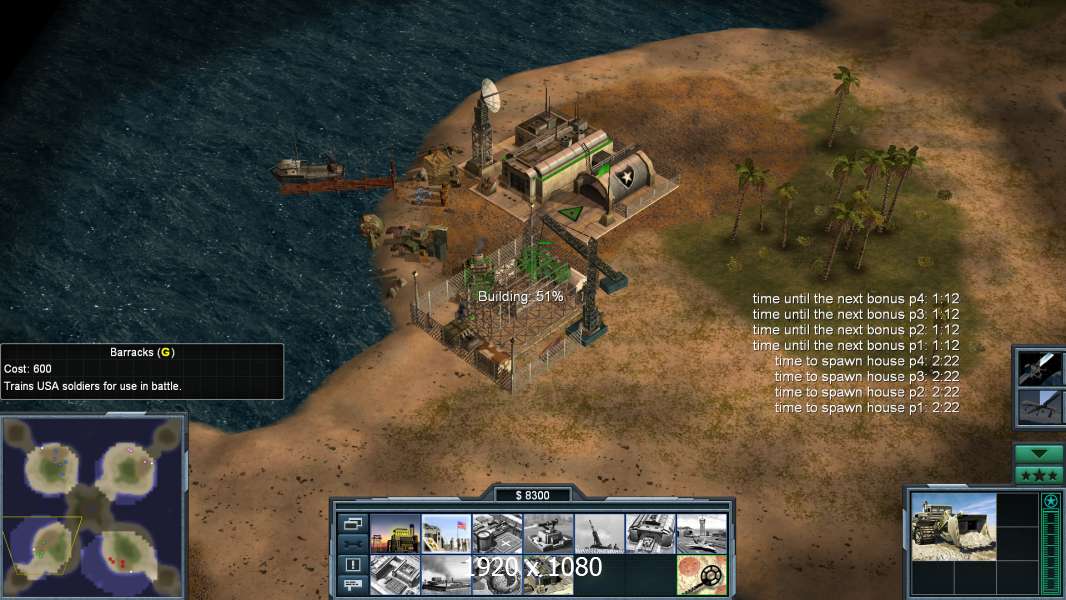Choose the Cold Fusion Reactor power plant icon
The width and height of the screenshot is (1066, 600).
pyautogui.click(x=395, y=533)
